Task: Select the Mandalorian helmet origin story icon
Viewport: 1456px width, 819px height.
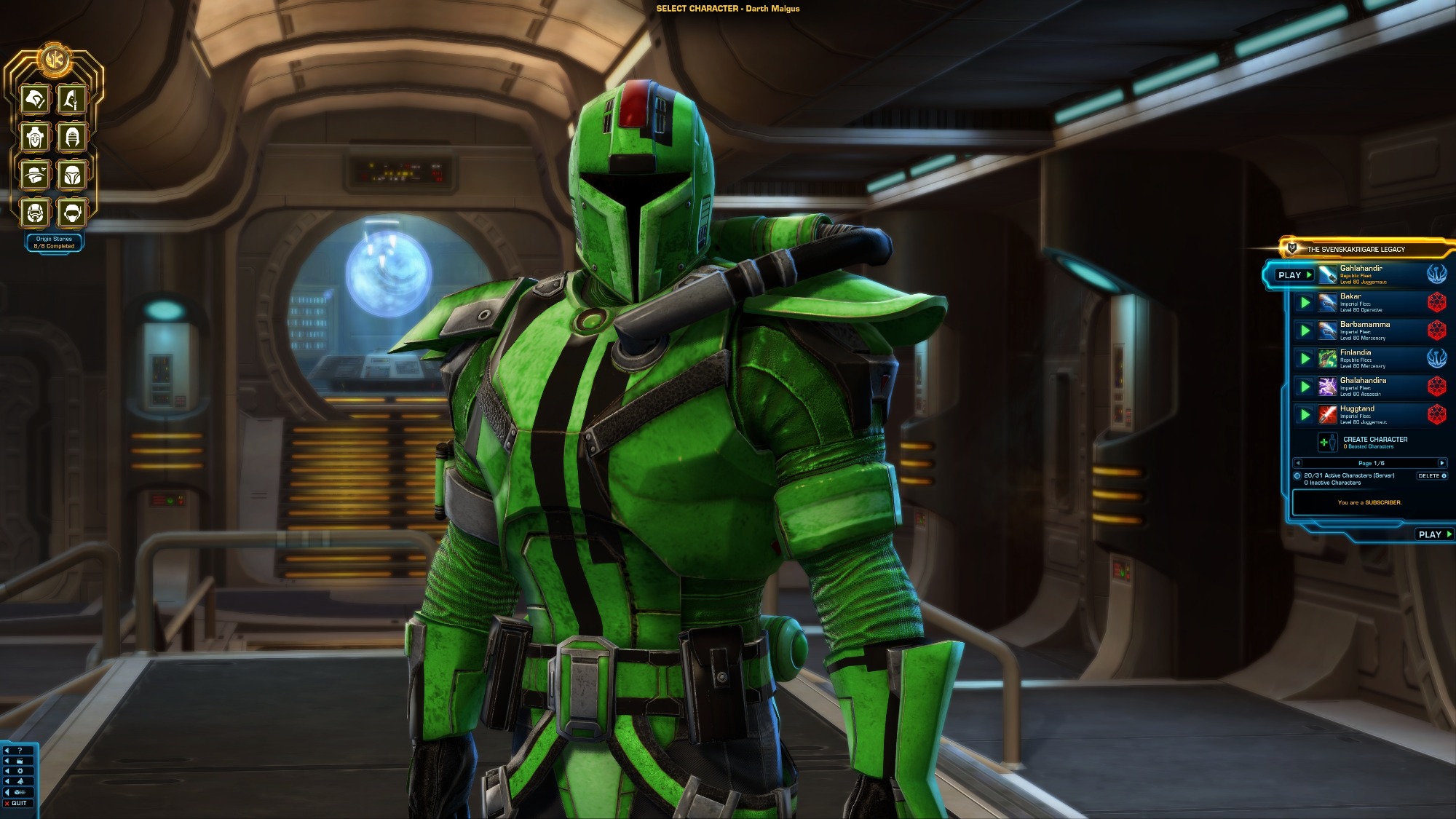Action: 72,175
